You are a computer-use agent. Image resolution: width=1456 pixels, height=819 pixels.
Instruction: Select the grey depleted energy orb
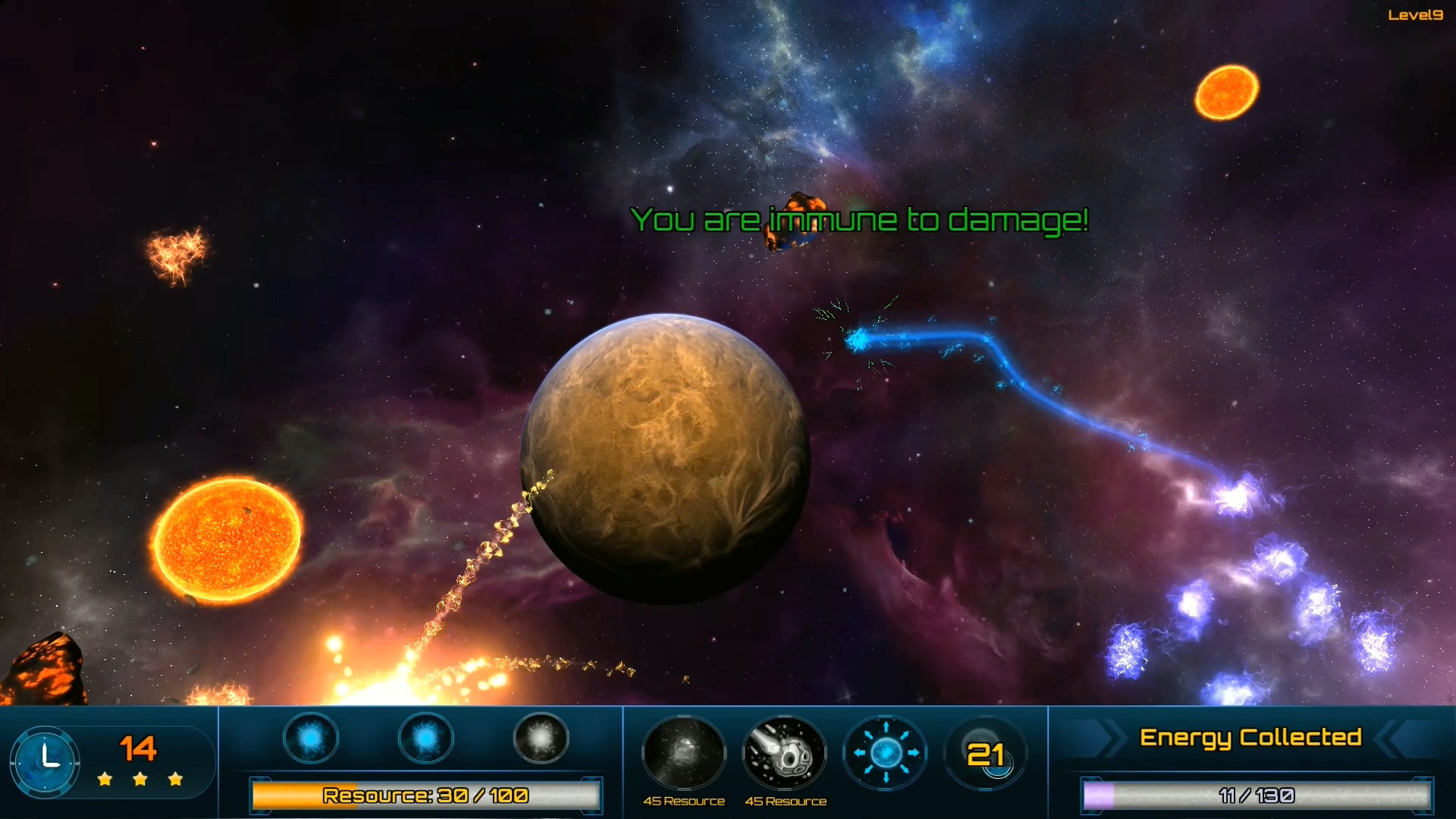(541, 738)
